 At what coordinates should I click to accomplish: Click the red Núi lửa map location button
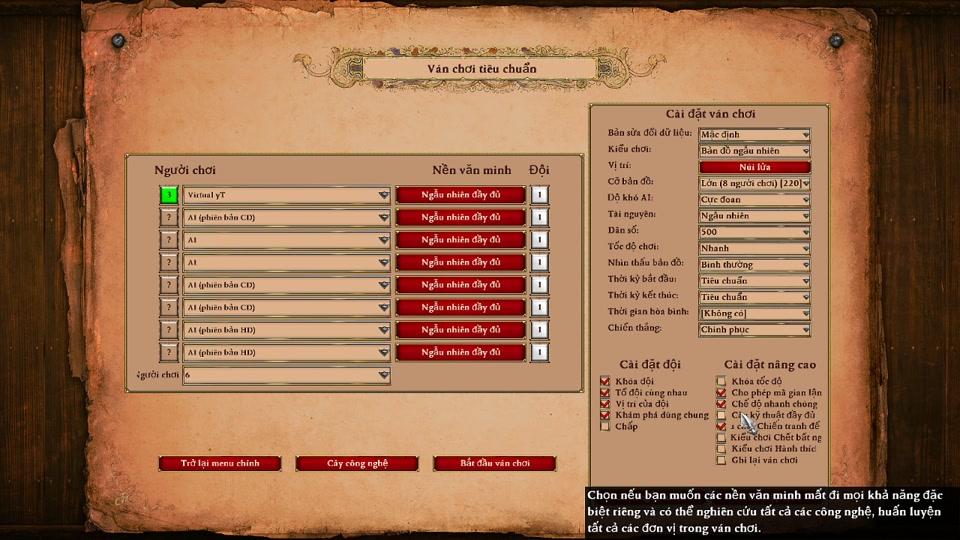[x=754, y=167]
